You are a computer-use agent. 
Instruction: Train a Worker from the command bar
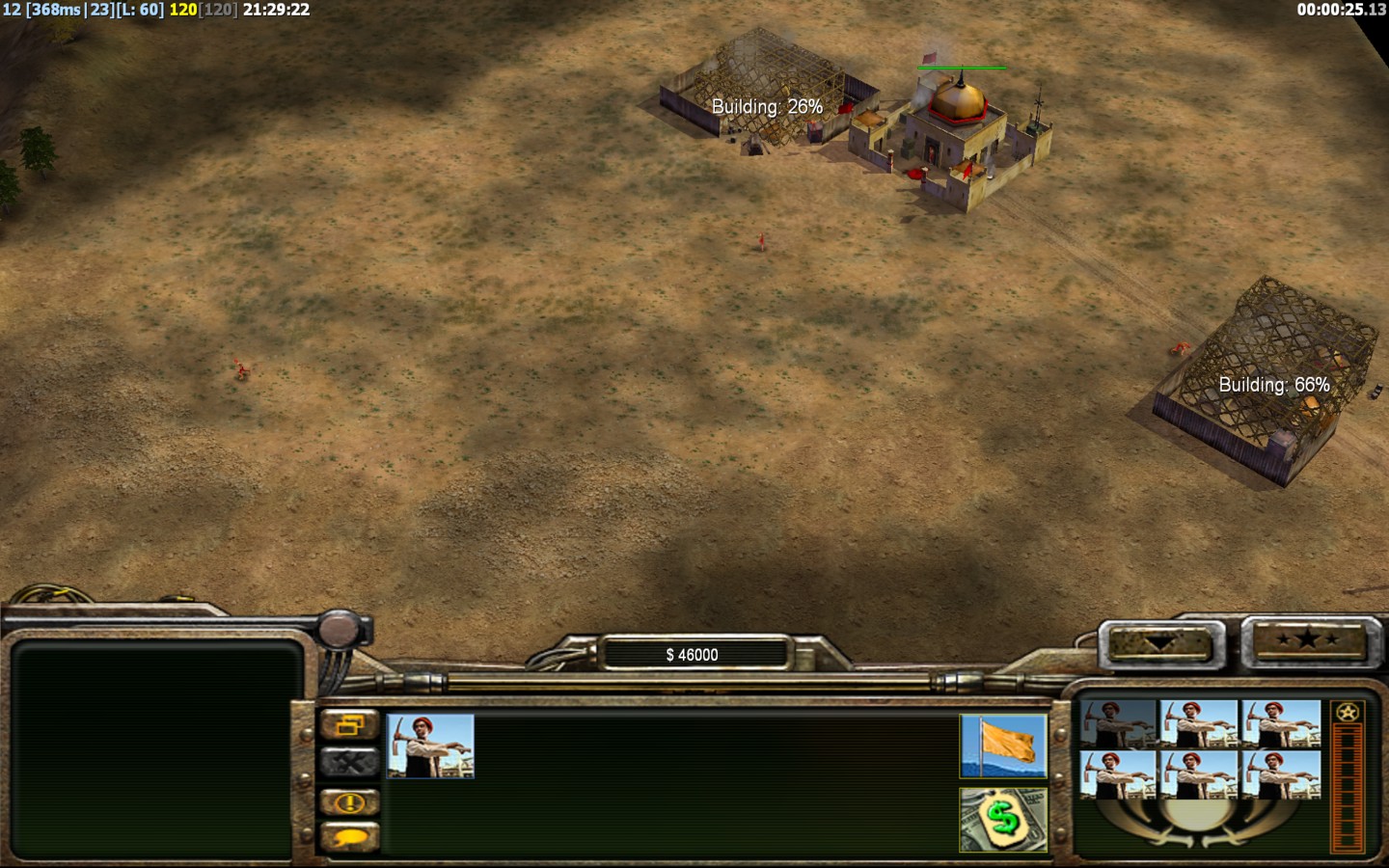430,746
